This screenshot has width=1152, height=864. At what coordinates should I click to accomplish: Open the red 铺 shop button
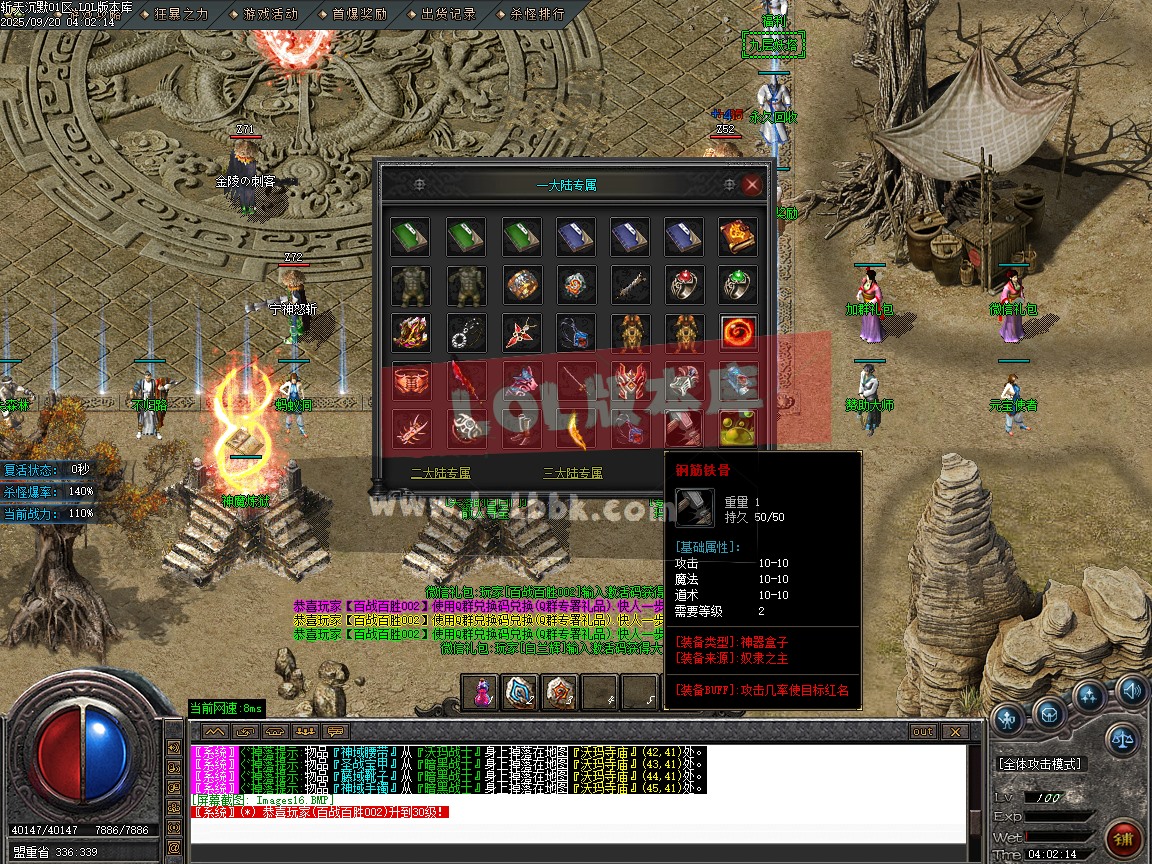coord(1123,838)
